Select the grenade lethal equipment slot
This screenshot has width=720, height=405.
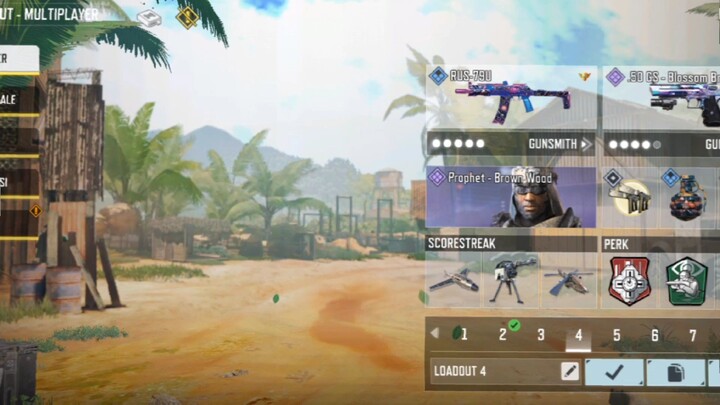[x=686, y=198]
